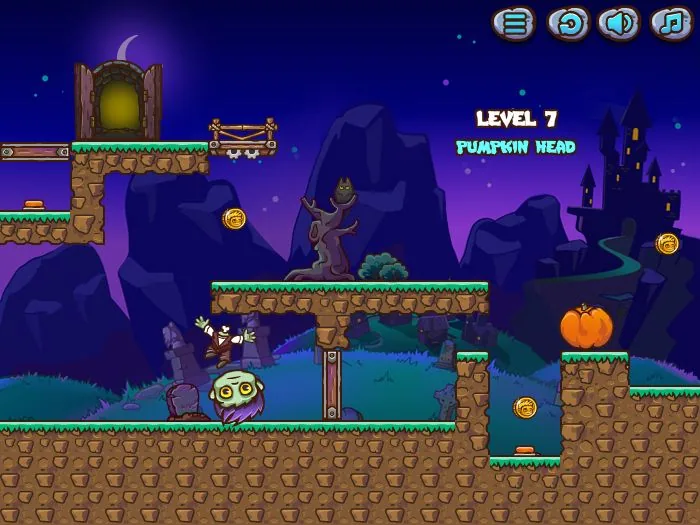Restart the level with the circular arrow

(567, 24)
